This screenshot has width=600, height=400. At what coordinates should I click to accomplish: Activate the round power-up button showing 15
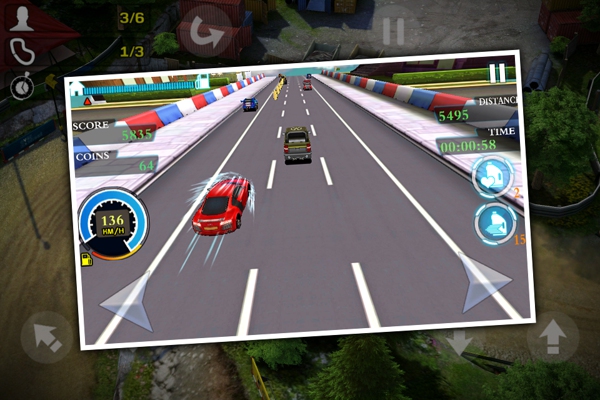(x=495, y=223)
